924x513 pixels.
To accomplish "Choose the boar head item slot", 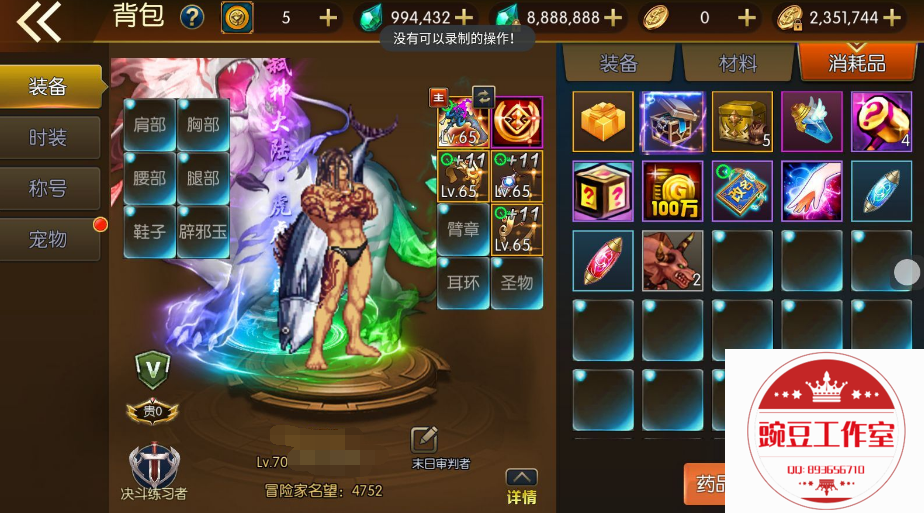I will point(672,260).
